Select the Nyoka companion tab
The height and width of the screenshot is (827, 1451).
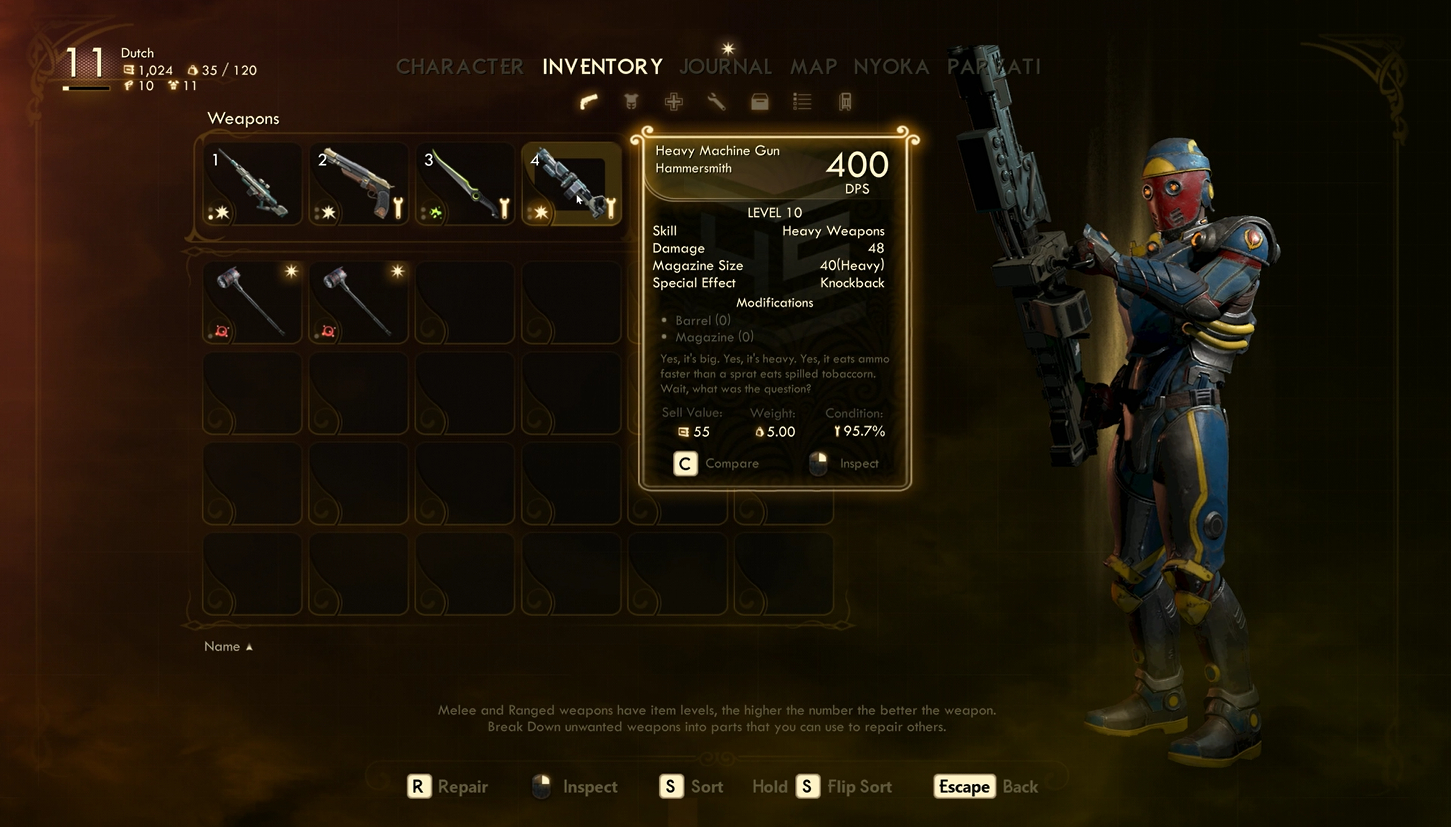(891, 67)
